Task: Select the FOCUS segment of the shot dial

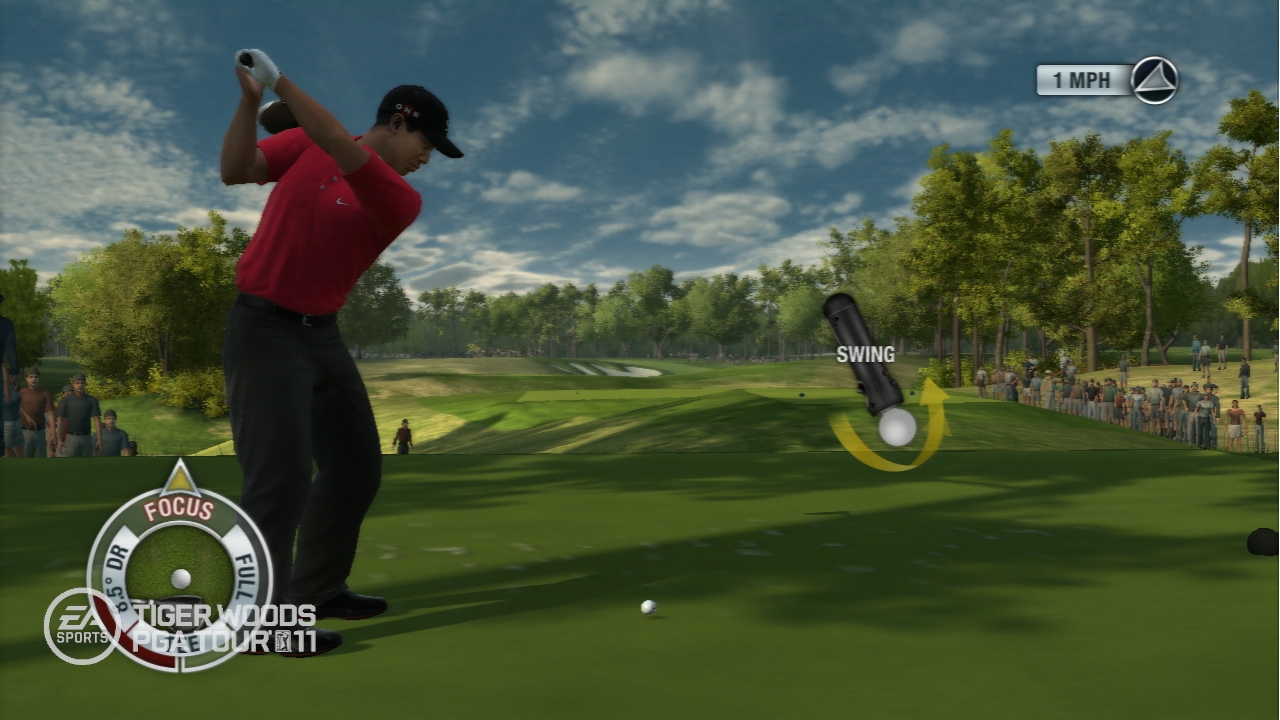Action: [179, 509]
